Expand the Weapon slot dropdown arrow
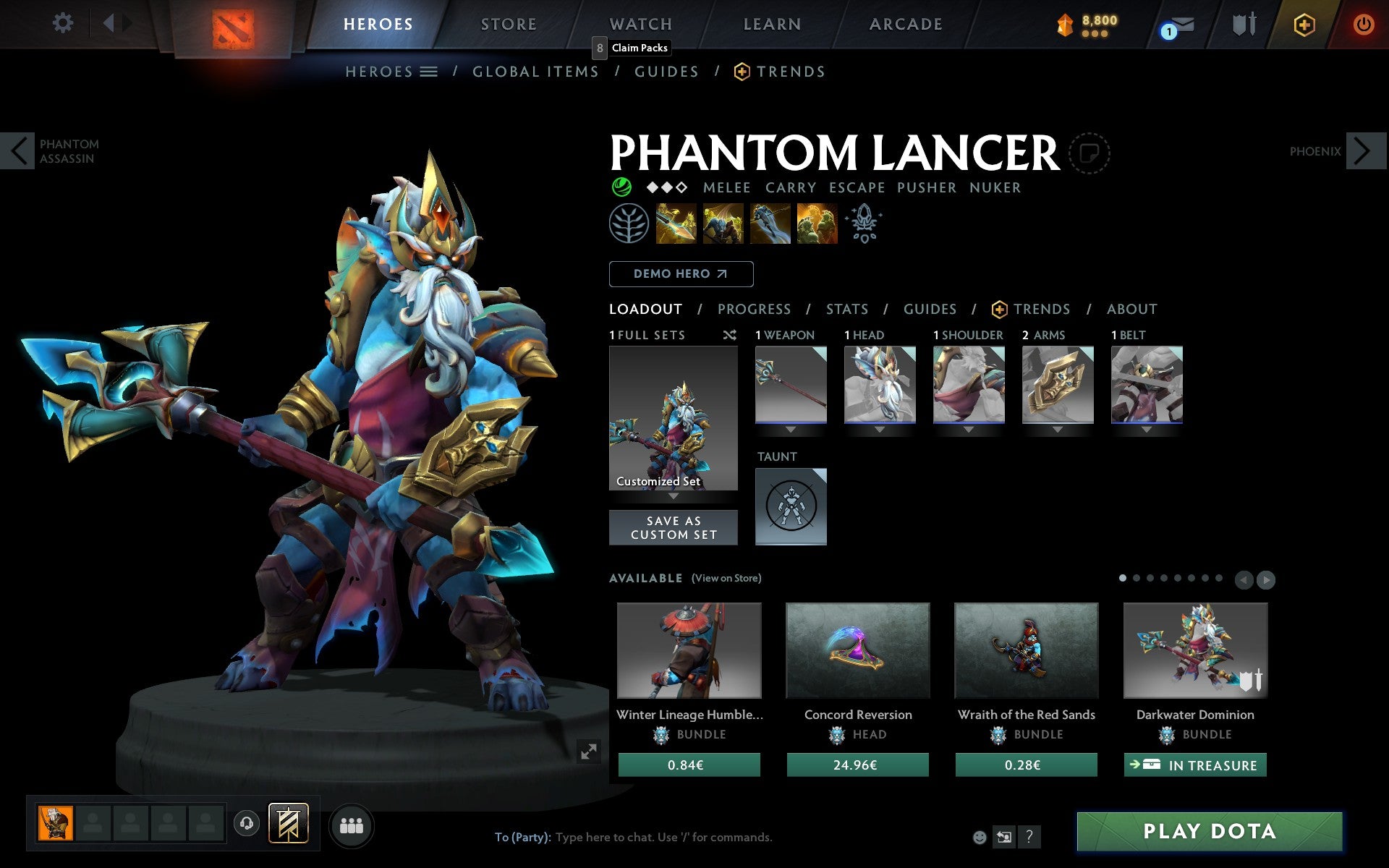Screen dimensions: 1389x868 tap(790, 429)
